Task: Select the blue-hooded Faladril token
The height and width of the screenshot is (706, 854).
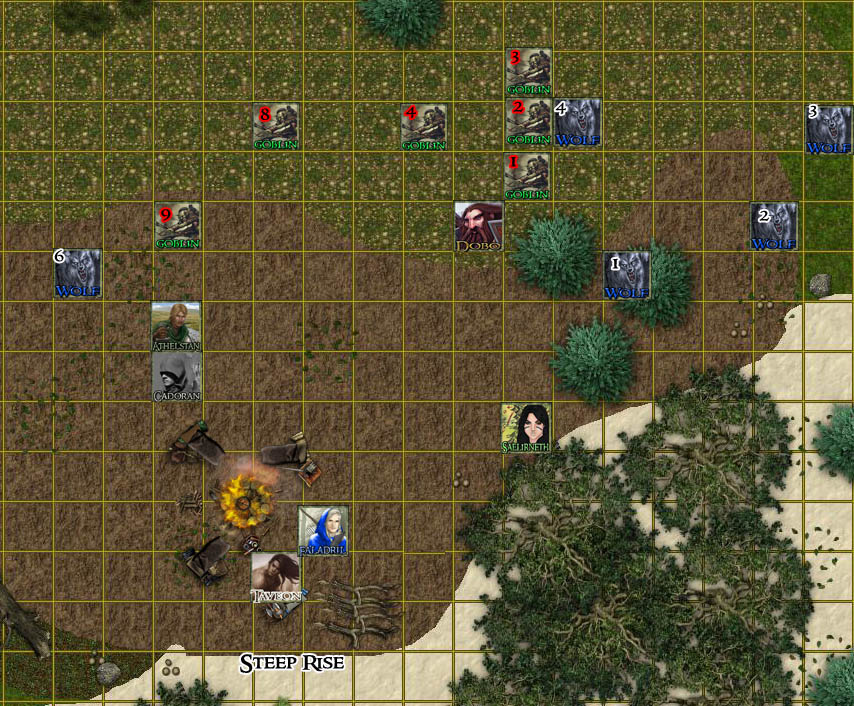Action: [x=323, y=529]
